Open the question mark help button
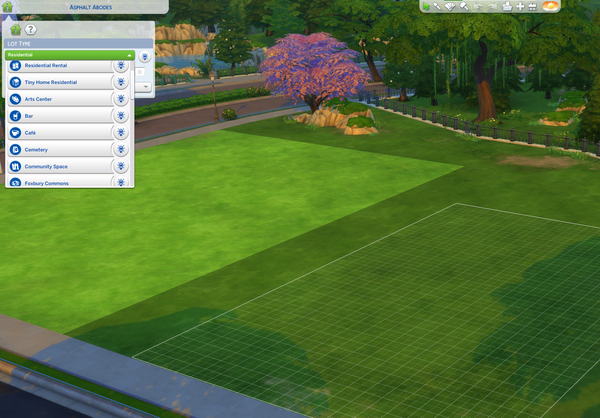 pos(31,30)
